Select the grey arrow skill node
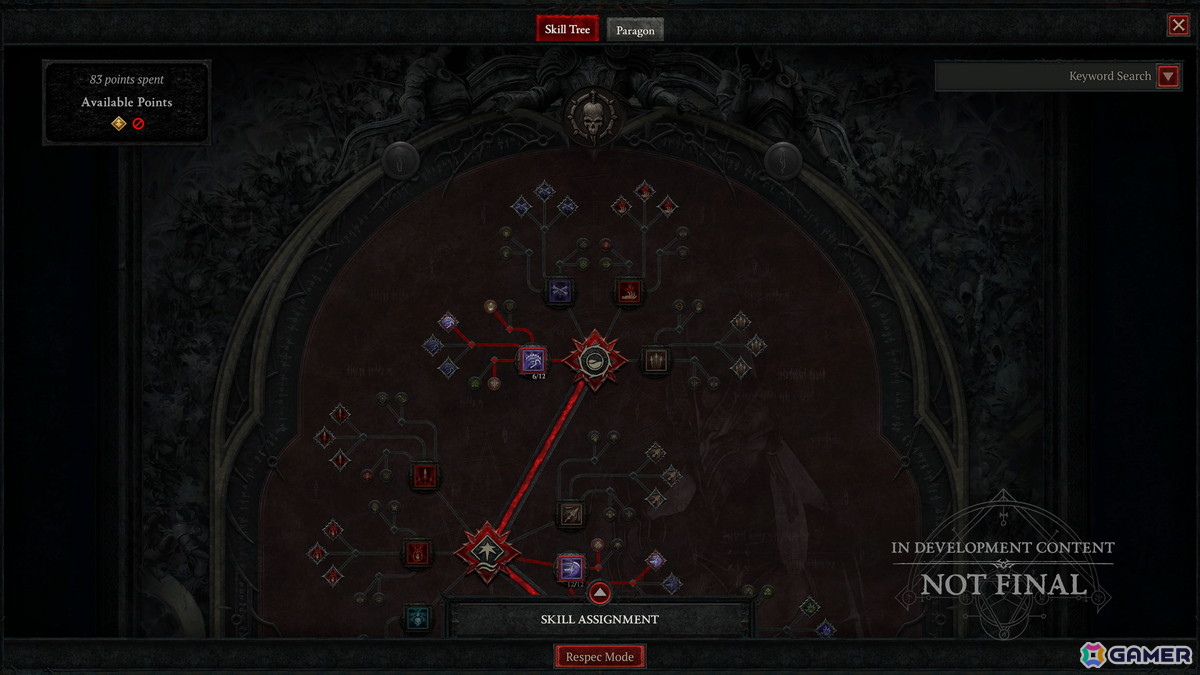The image size is (1200, 675). (x=571, y=514)
